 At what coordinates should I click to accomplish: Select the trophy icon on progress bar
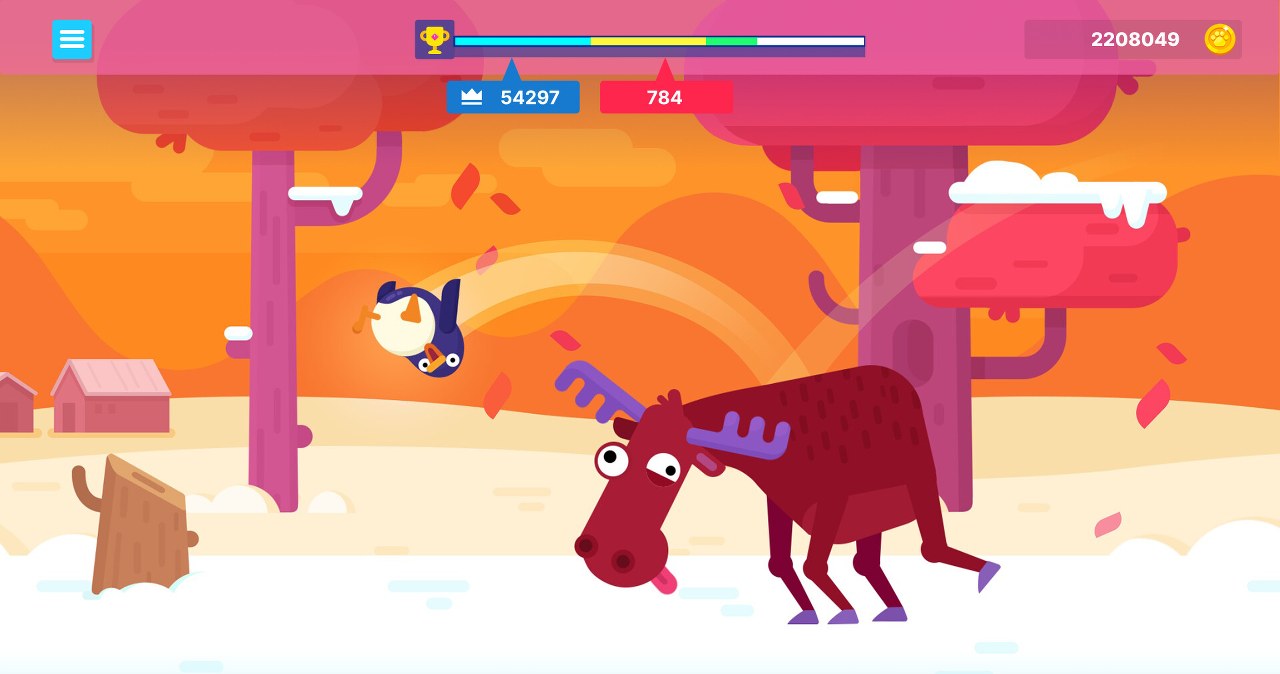[x=434, y=40]
